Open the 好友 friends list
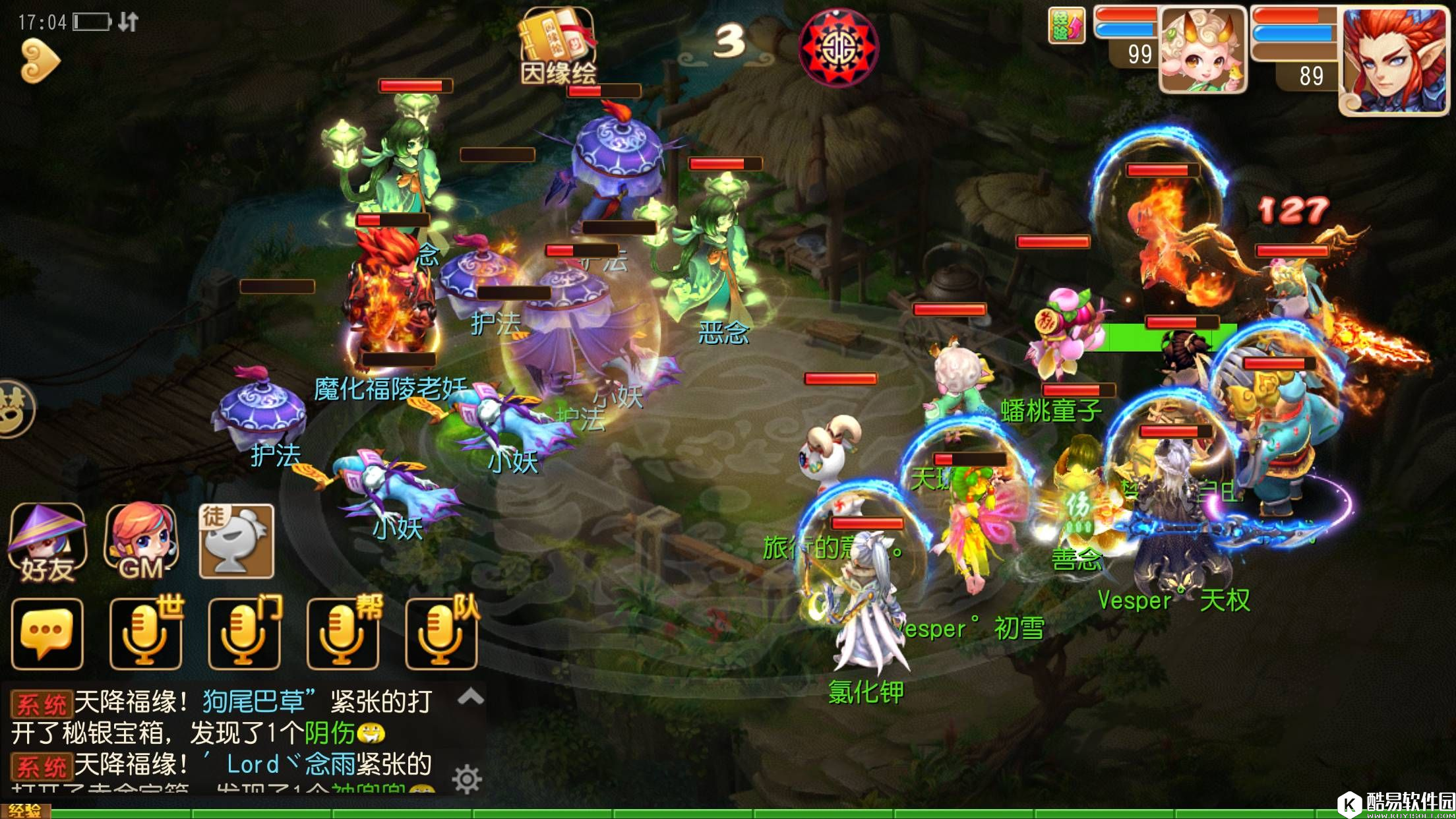Screen dimensions: 1456x819 tap(46, 543)
